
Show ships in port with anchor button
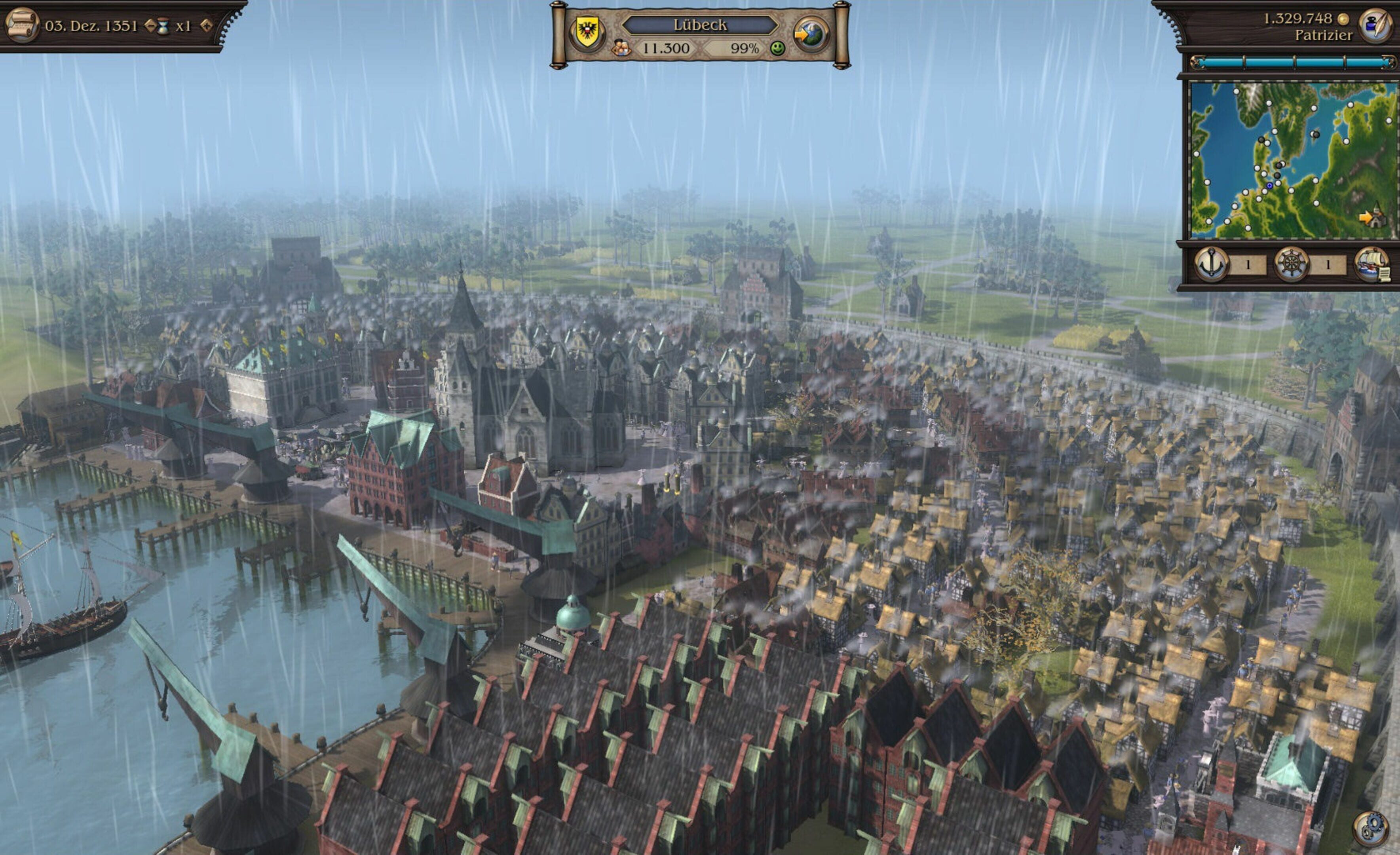(x=1211, y=264)
